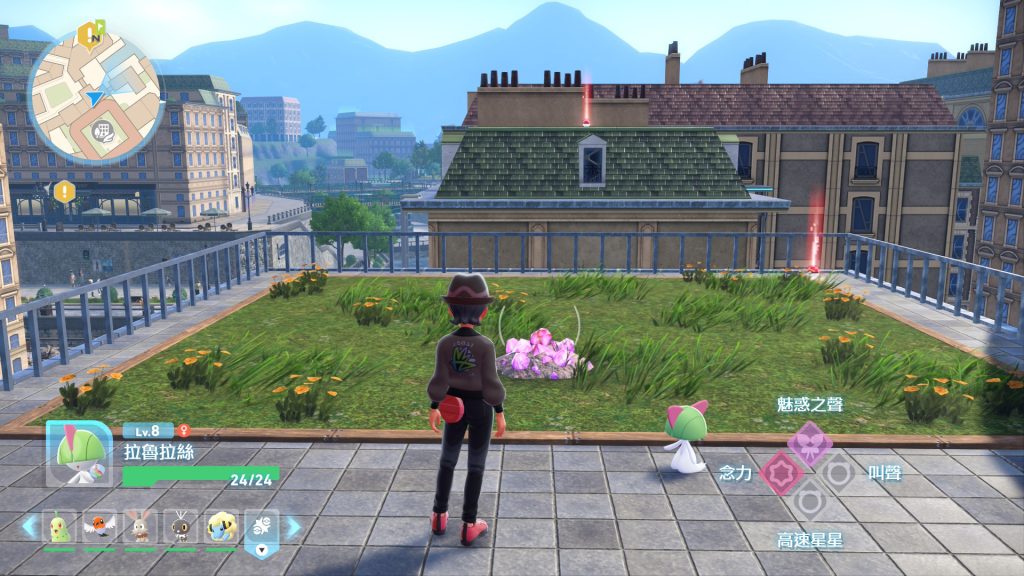
Task: Activate the 魅惑之聲 move icon
Action: point(809,441)
